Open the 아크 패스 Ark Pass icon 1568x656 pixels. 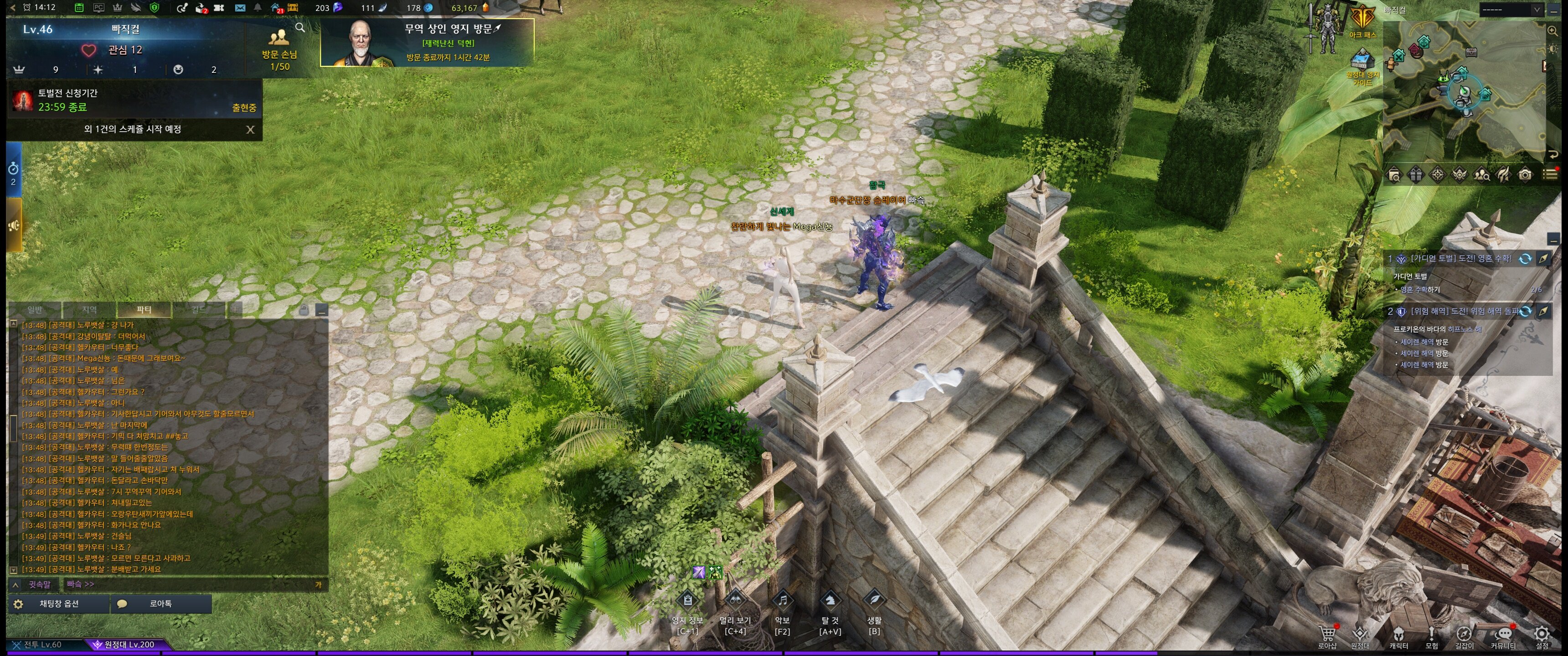click(x=1362, y=20)
